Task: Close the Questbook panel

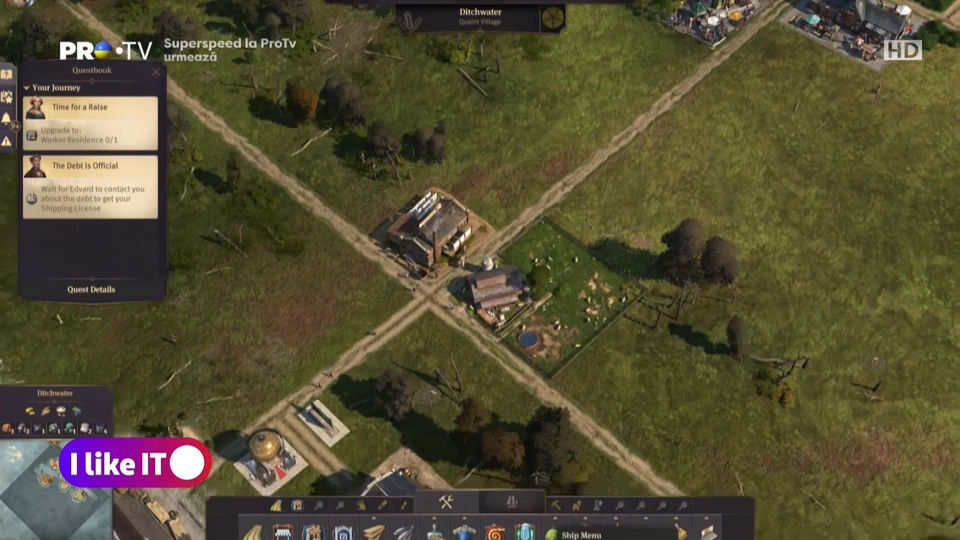Action: point(156,72)
